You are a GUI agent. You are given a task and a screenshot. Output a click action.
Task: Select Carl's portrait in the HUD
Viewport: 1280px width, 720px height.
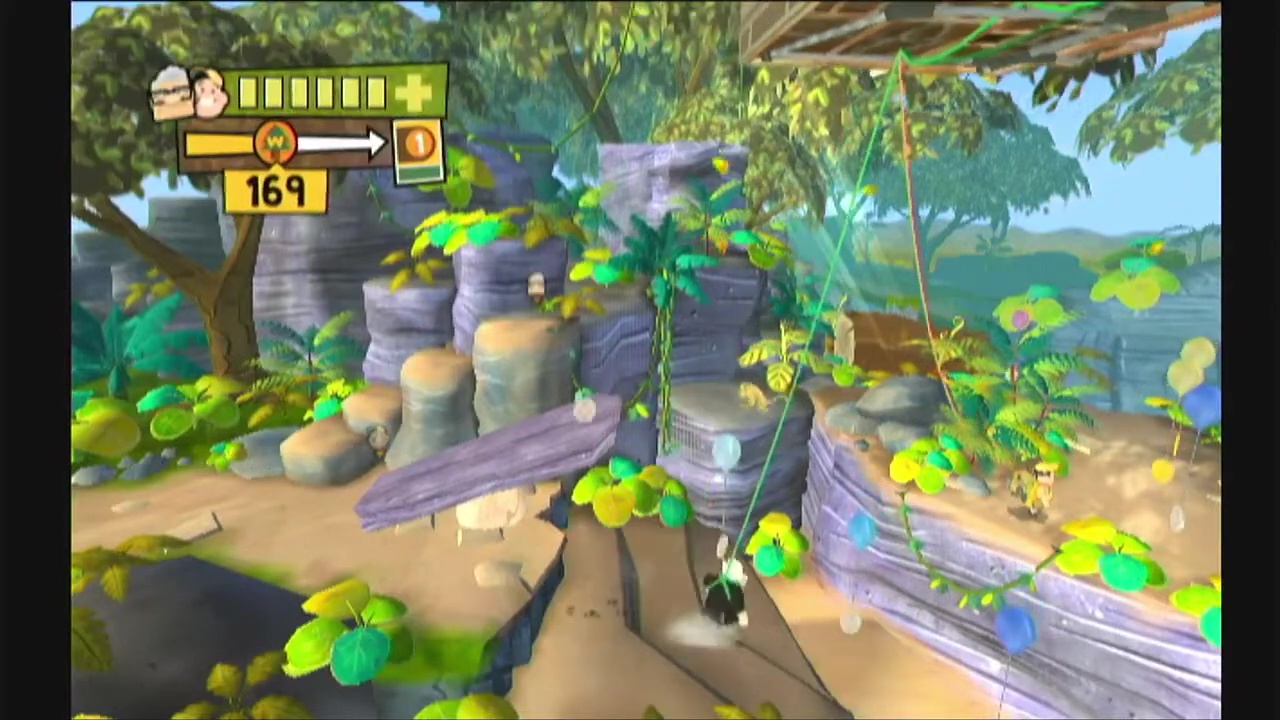point(172,93)
